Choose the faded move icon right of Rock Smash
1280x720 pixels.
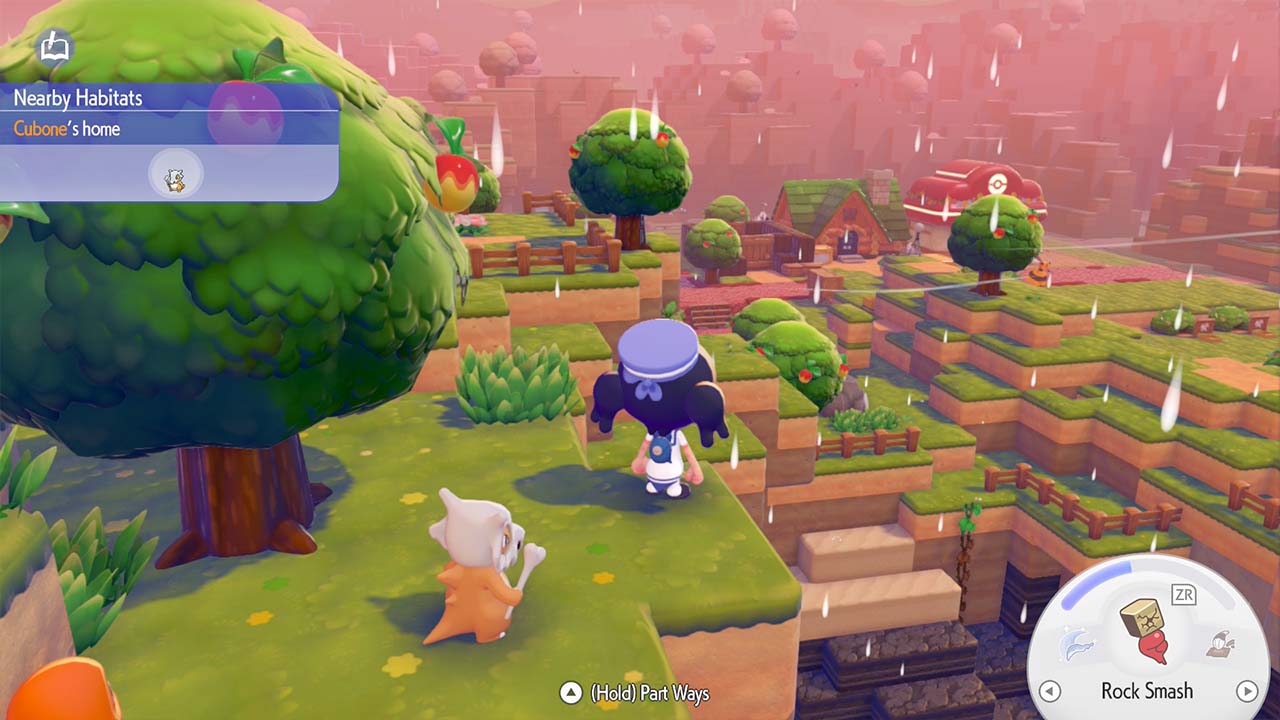click(1219, 645)
